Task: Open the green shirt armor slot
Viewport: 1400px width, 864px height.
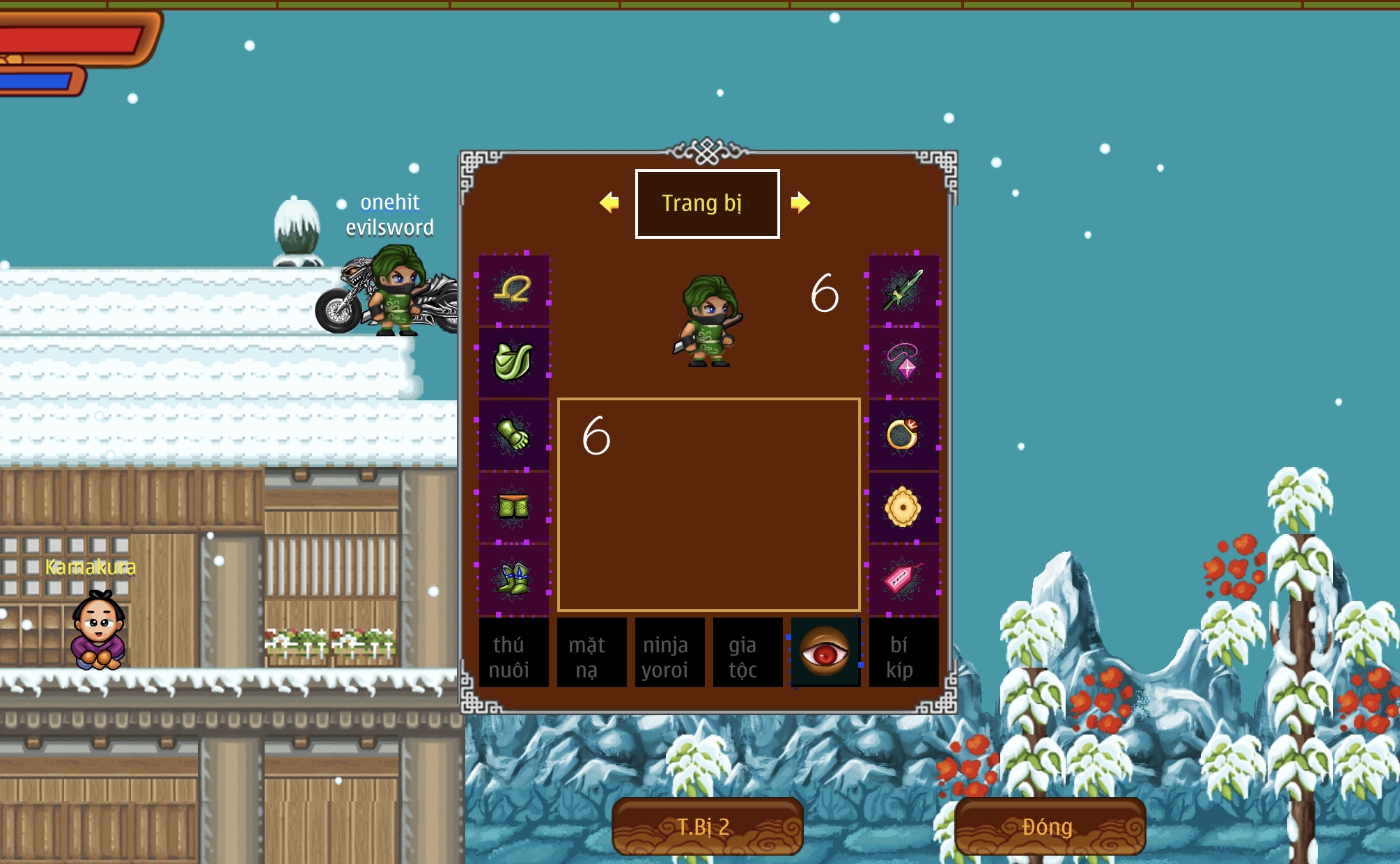Action: [513, 363]
